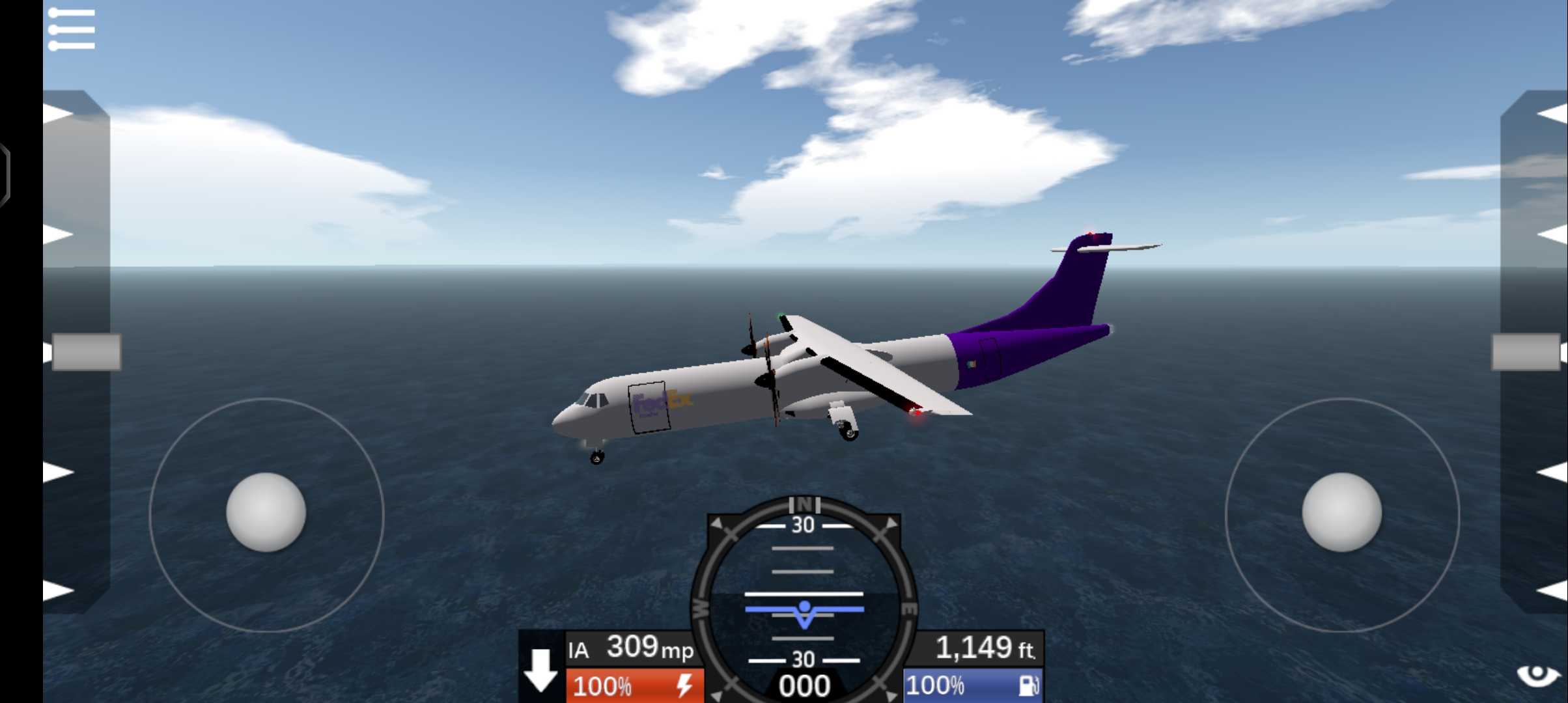Tap the left virtual joystick knob

point(266,512)
